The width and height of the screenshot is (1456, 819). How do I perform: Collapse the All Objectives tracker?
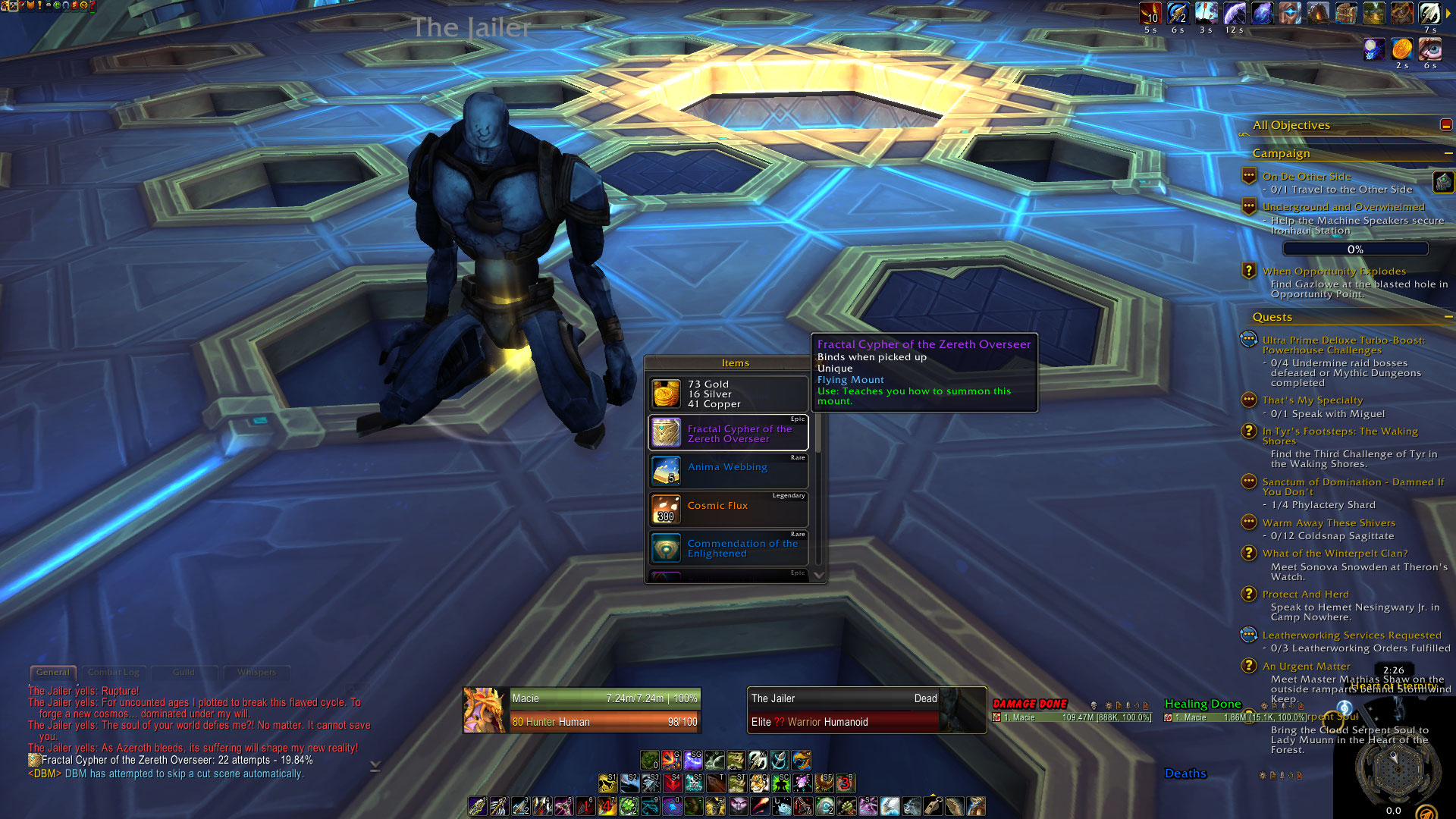point(1446,125)
